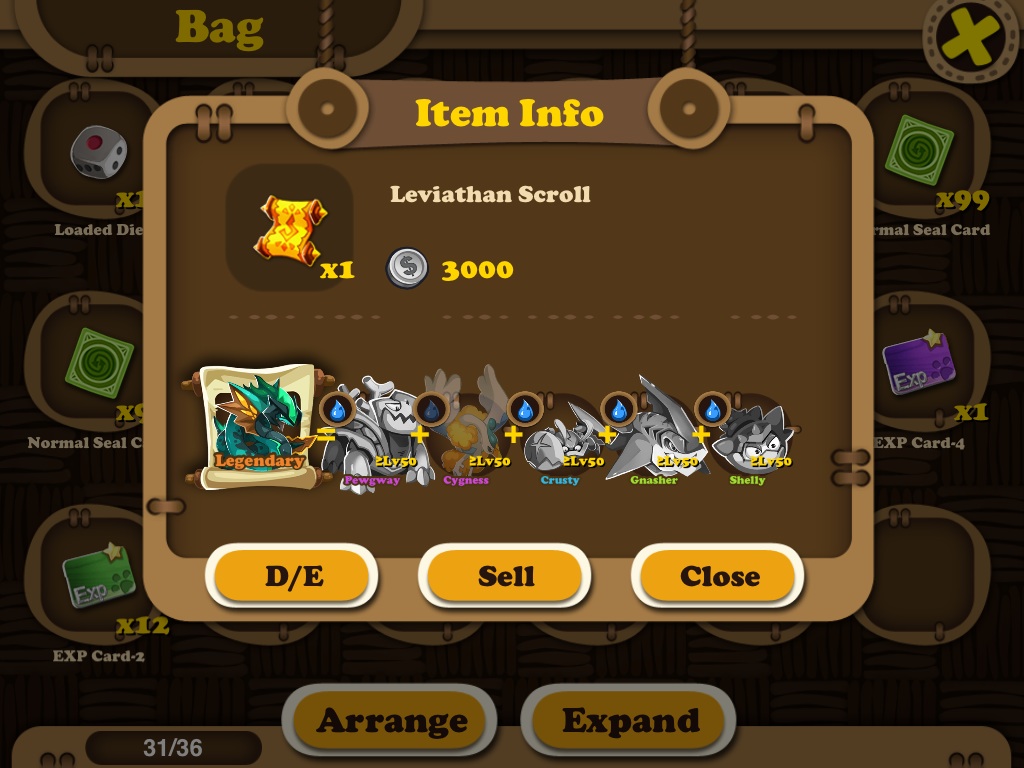Click the Leviathan Scroll item icon
The height and width of the screenshot is (768, 1024).
(x=289, y=228)
